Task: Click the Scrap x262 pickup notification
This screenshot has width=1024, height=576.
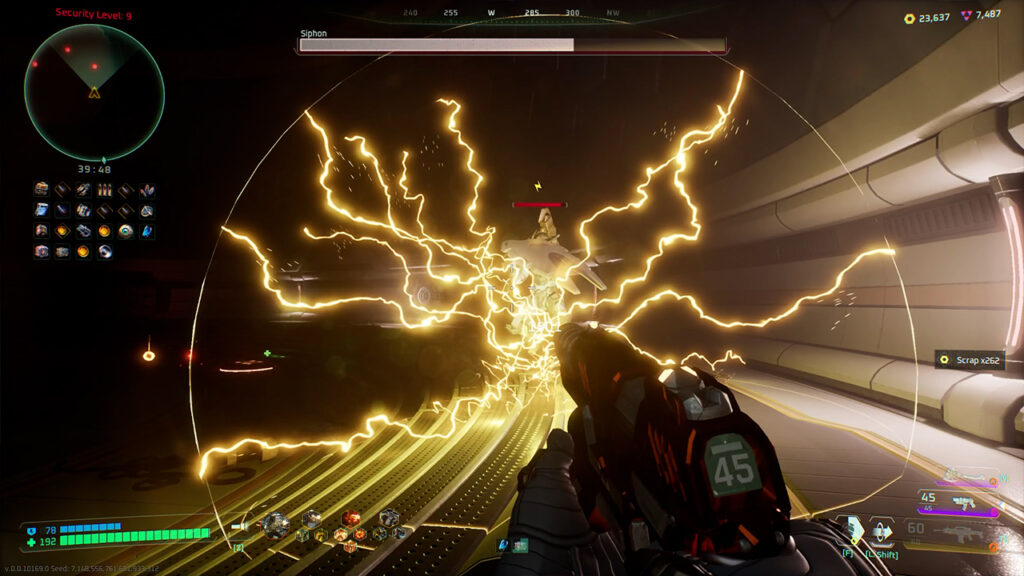Action: [969, 360]
